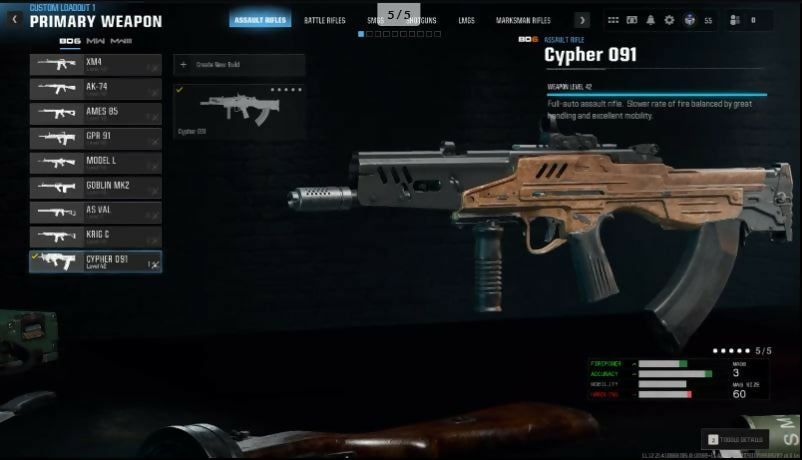Click the equipped CYPHER 091 row
The height and width of the screenshot is (460, 802).
(x=95, y=261)
